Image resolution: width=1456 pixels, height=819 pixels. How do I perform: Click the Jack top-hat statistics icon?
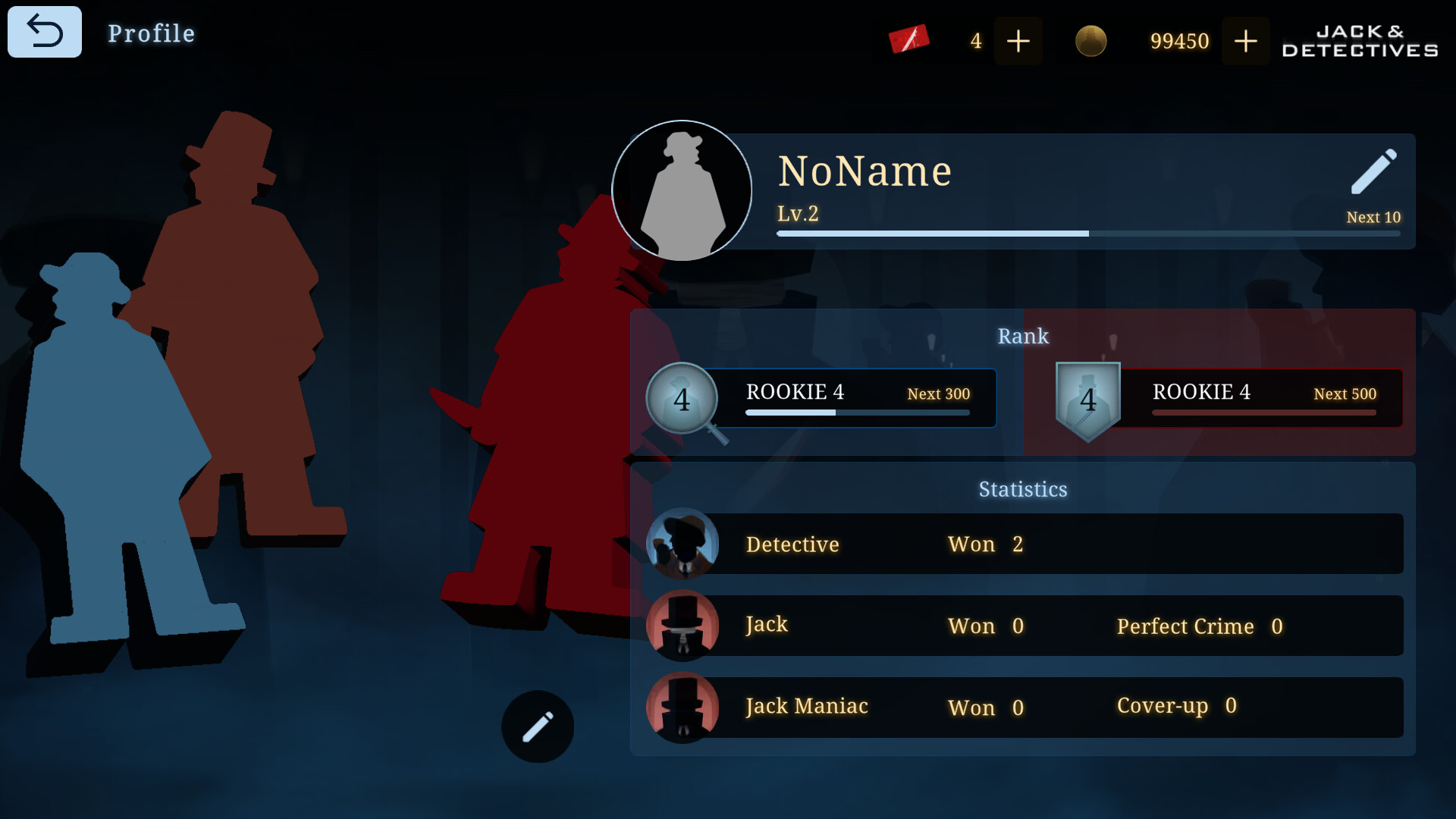pyautogui.click(x=682, y=626)
